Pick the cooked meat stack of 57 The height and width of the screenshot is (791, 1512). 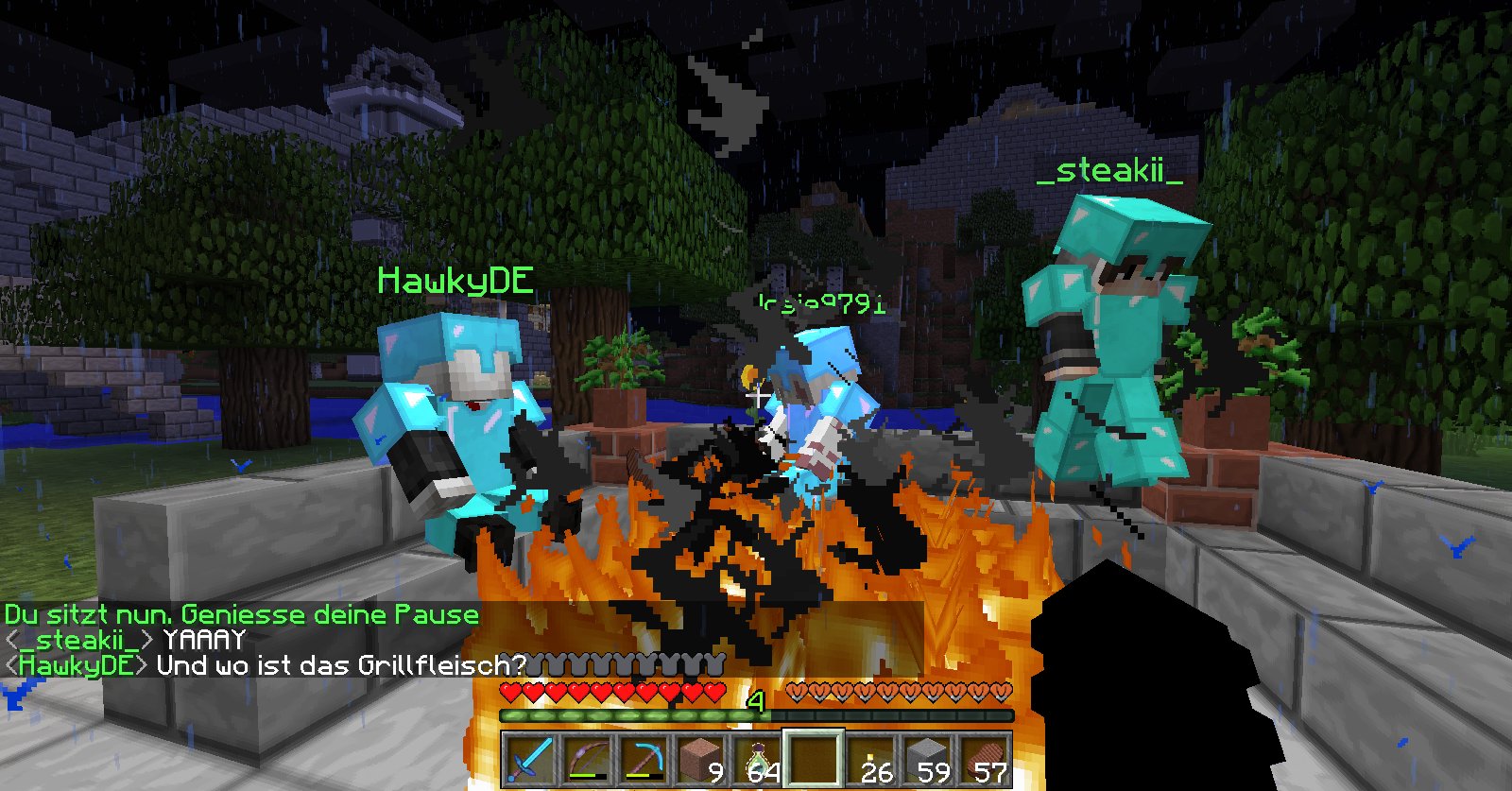click(984, 759)
